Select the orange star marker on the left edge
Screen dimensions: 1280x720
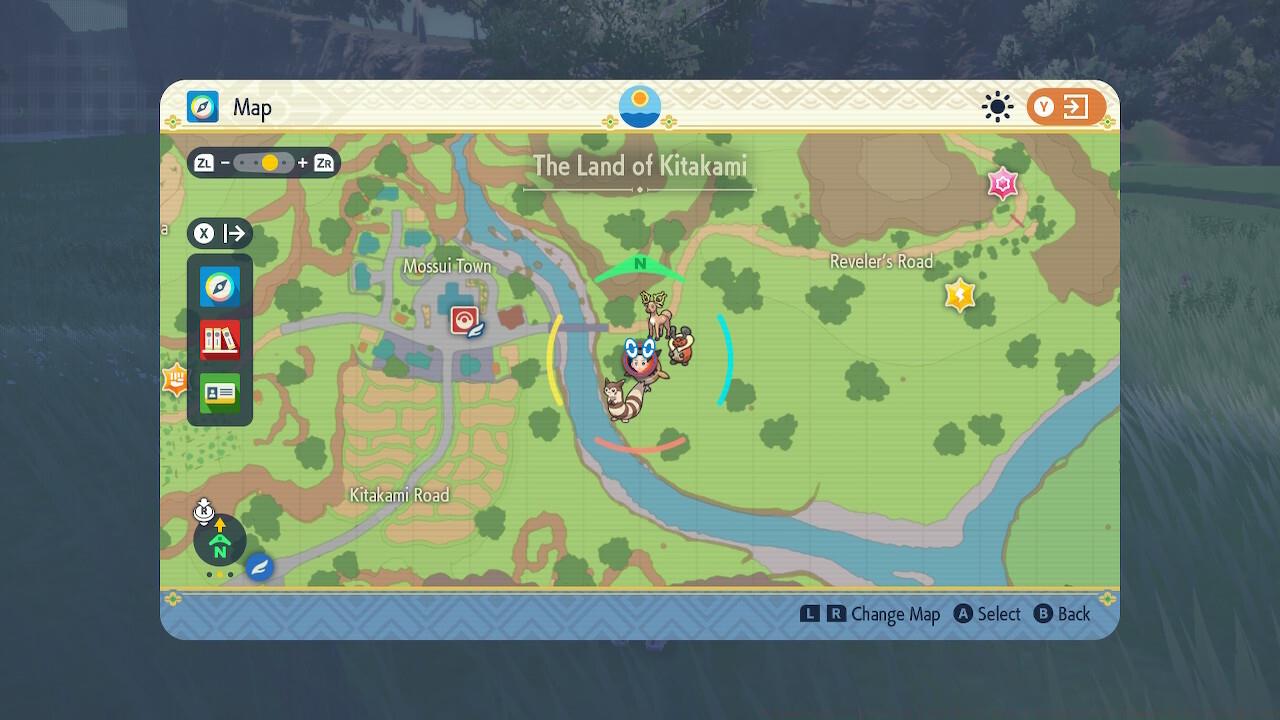(177, 379)
